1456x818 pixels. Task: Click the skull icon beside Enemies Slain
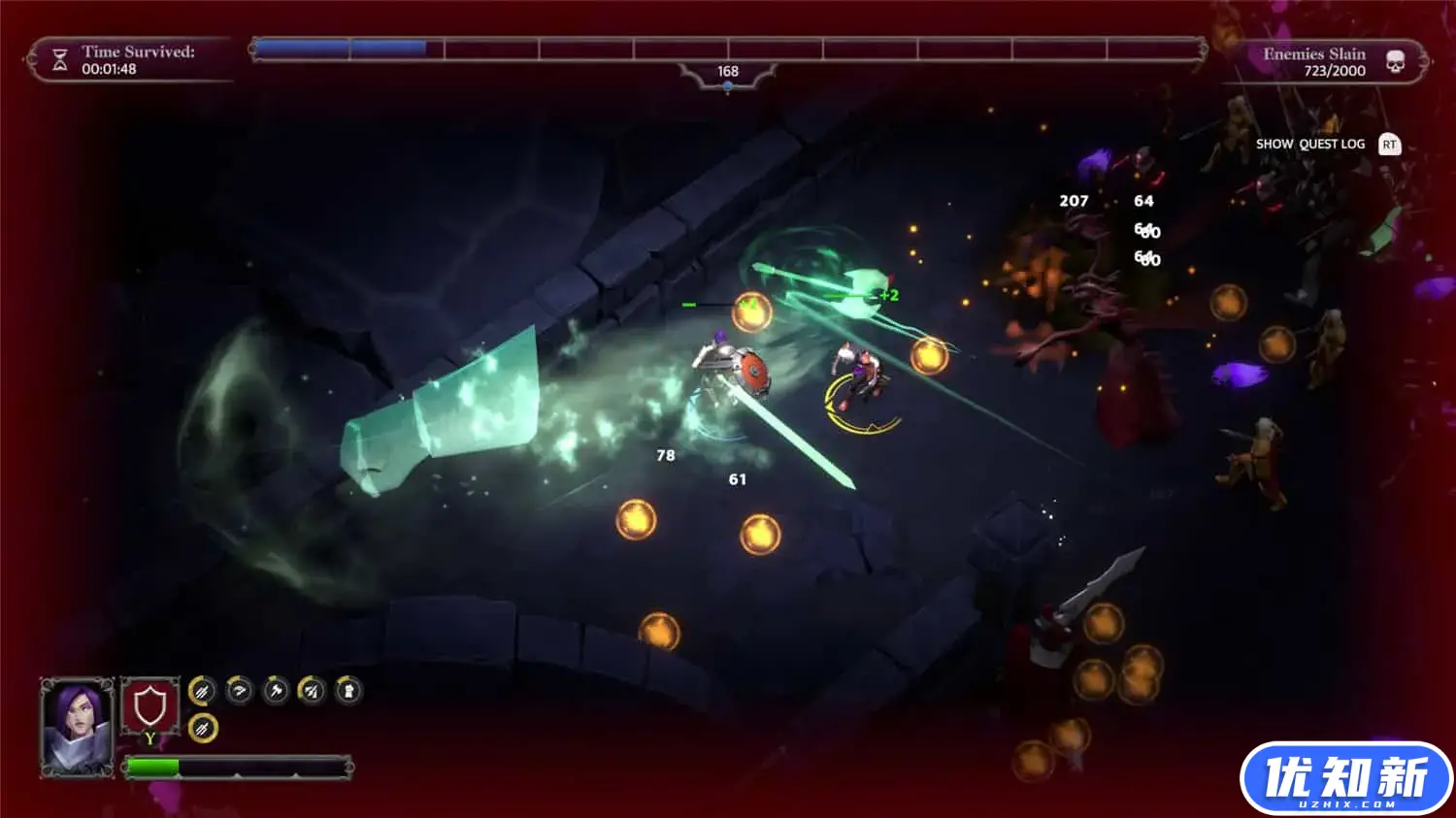pyautogui.click(x=1395, y=63)
